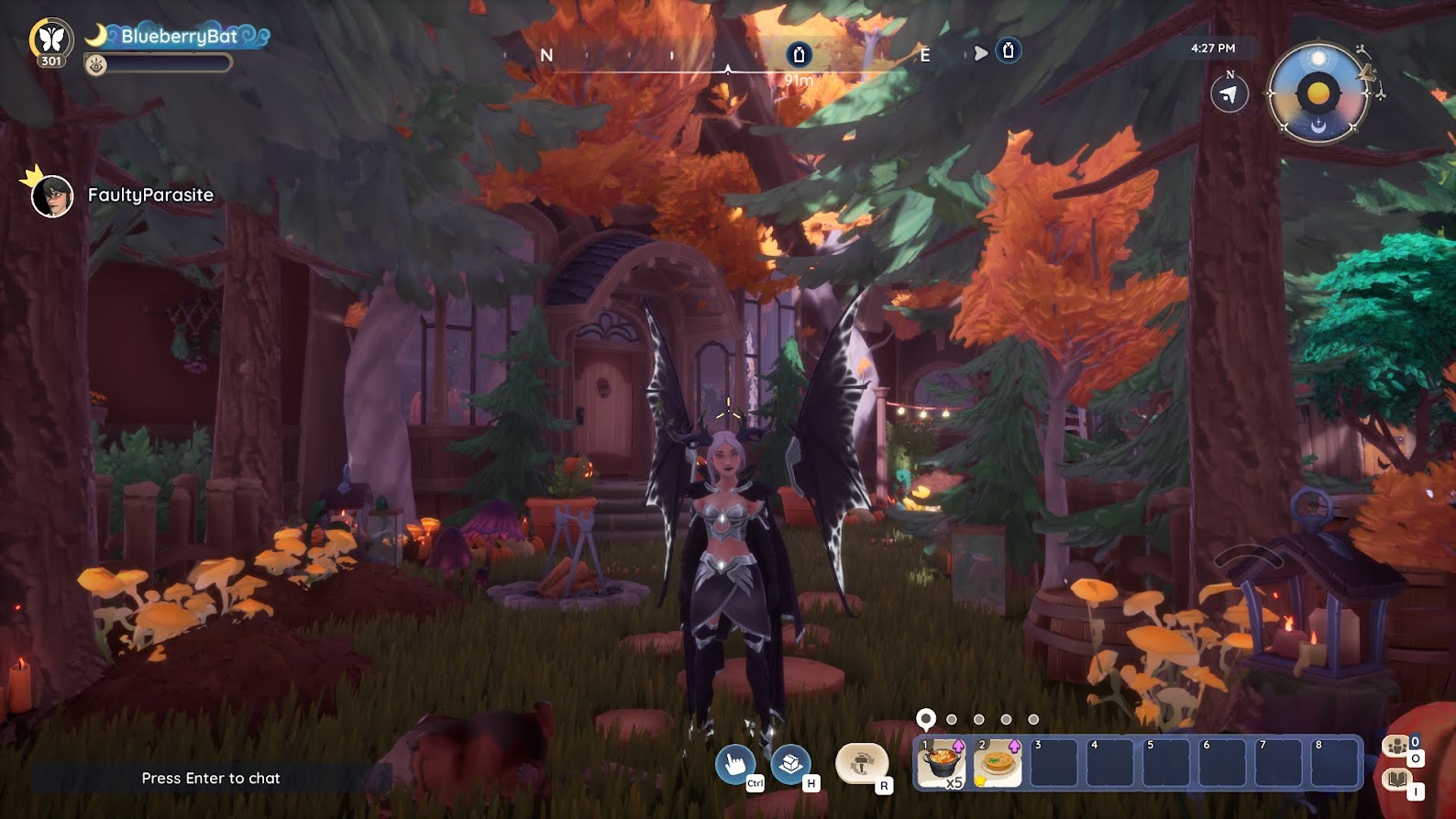Click the north-facing compass arrow button
The height and width of the screenshot is (819, 1456).
[x=1229, y=94]
